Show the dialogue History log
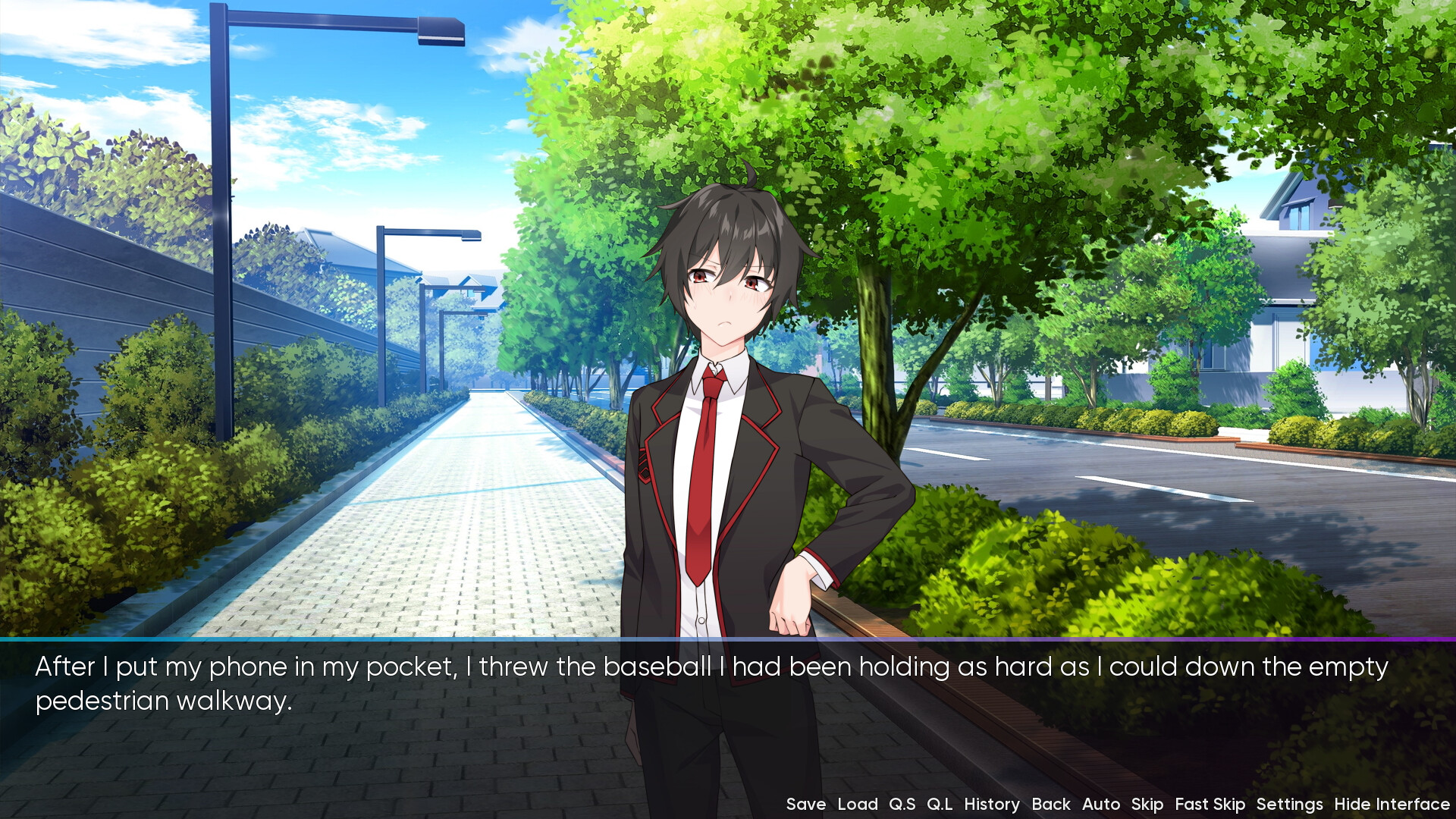1456x819 pixels. (x=991, y=805)
